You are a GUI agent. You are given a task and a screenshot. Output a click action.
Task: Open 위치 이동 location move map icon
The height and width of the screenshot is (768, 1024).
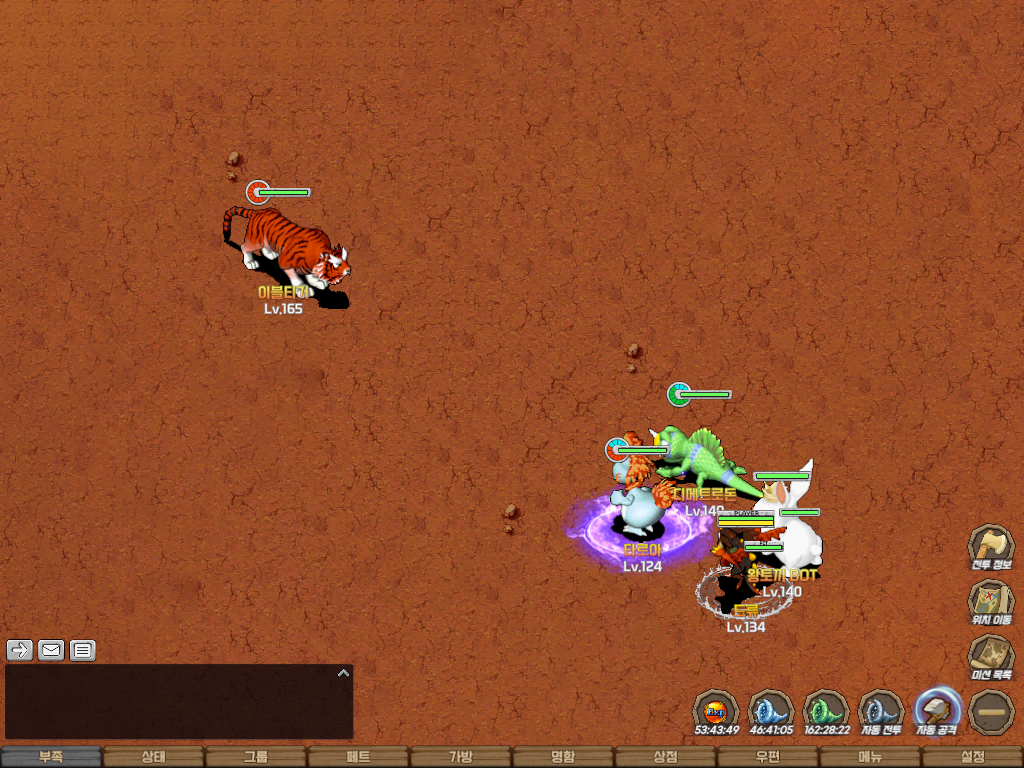[x=991, y=601]
